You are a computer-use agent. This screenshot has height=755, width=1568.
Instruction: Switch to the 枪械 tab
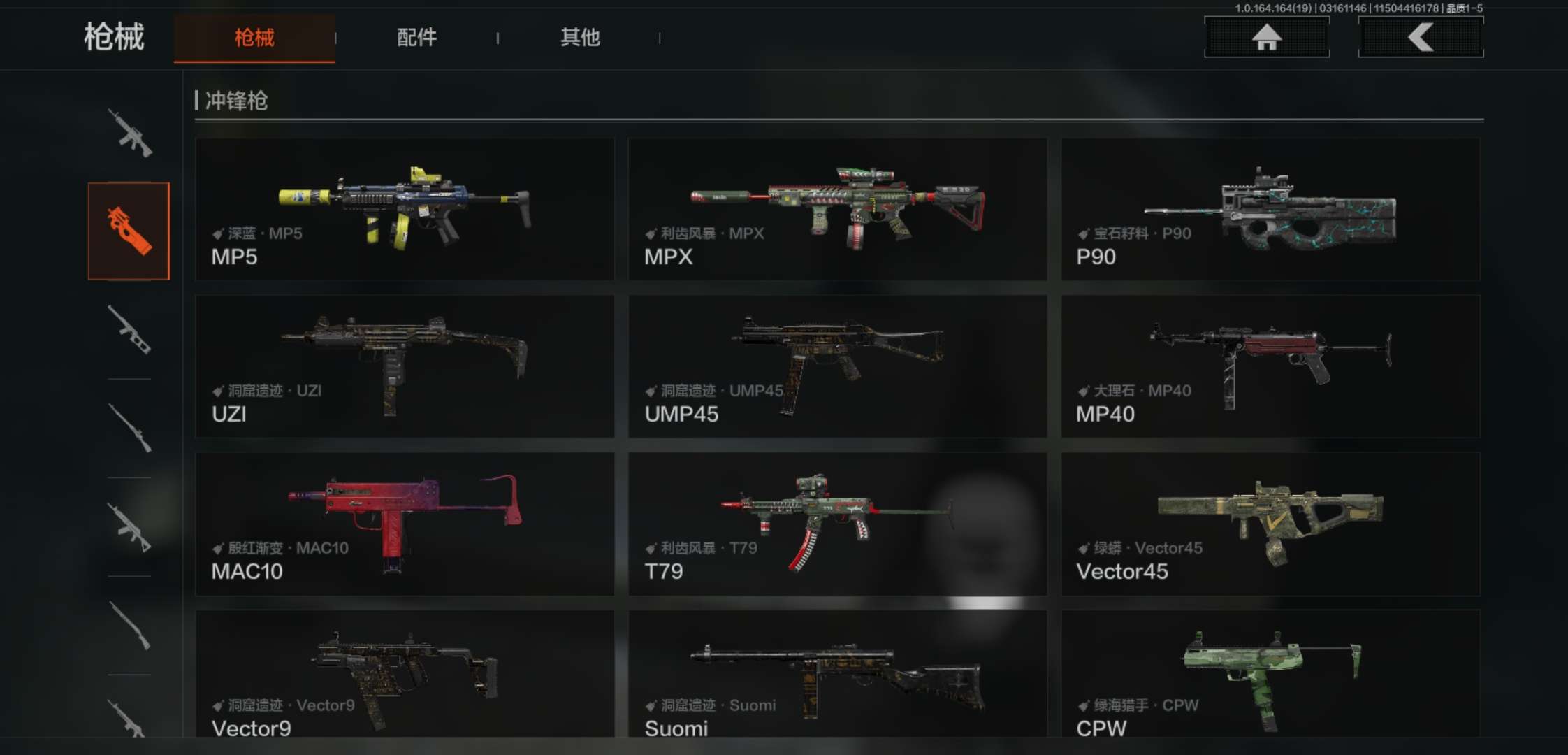[254, 38]
